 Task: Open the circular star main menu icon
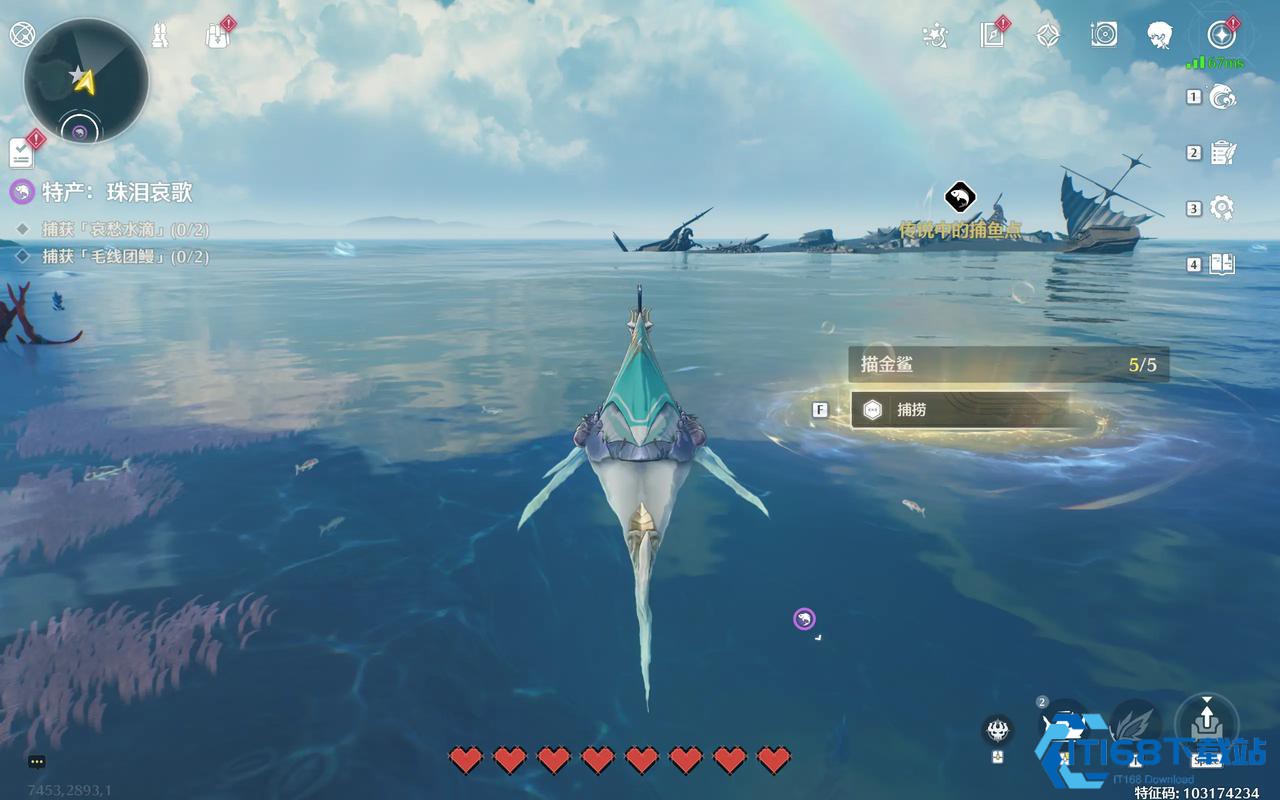tap(1221, 36)
